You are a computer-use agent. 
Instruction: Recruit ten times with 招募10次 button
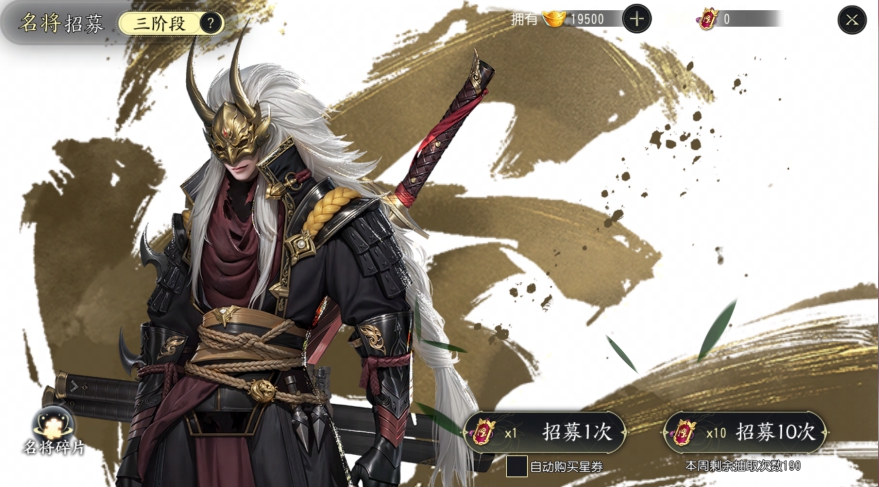[x=747, y=432]
